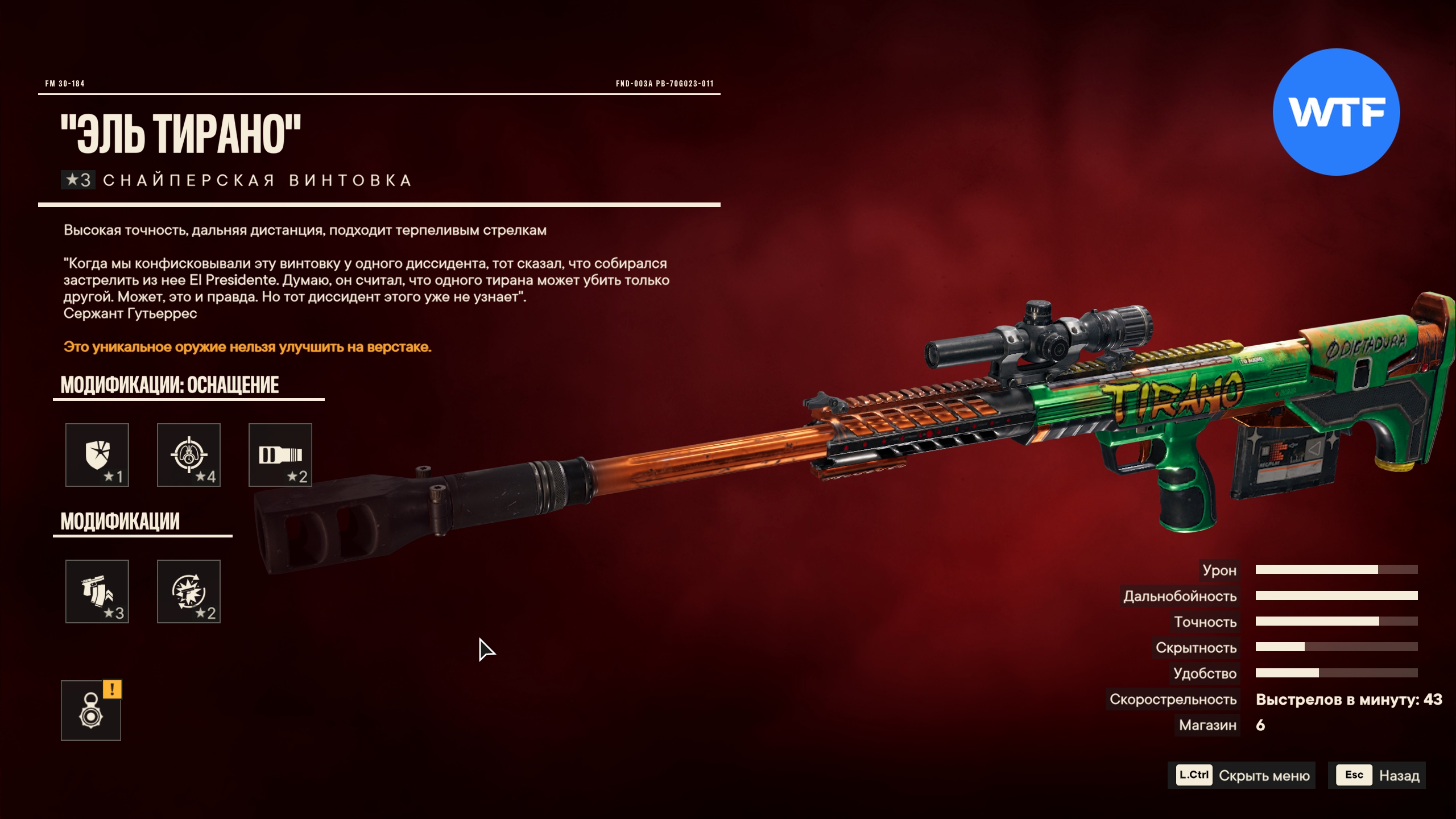Select the pistol with magazine mod
This screenshot has width=1456, height=819.
pyautogui.click(x=97, y=591)
